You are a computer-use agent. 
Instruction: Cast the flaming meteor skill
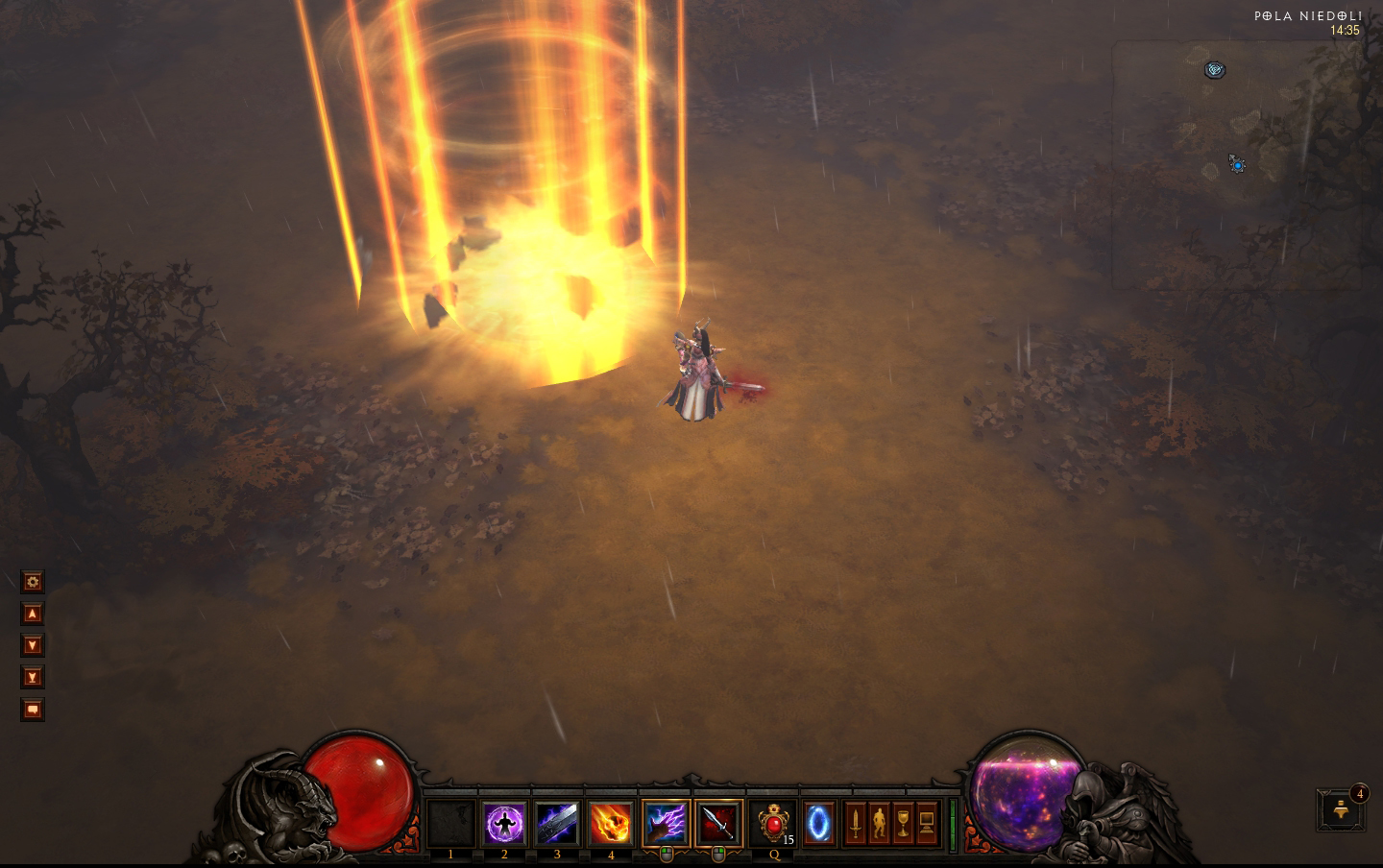click(611, 823)
